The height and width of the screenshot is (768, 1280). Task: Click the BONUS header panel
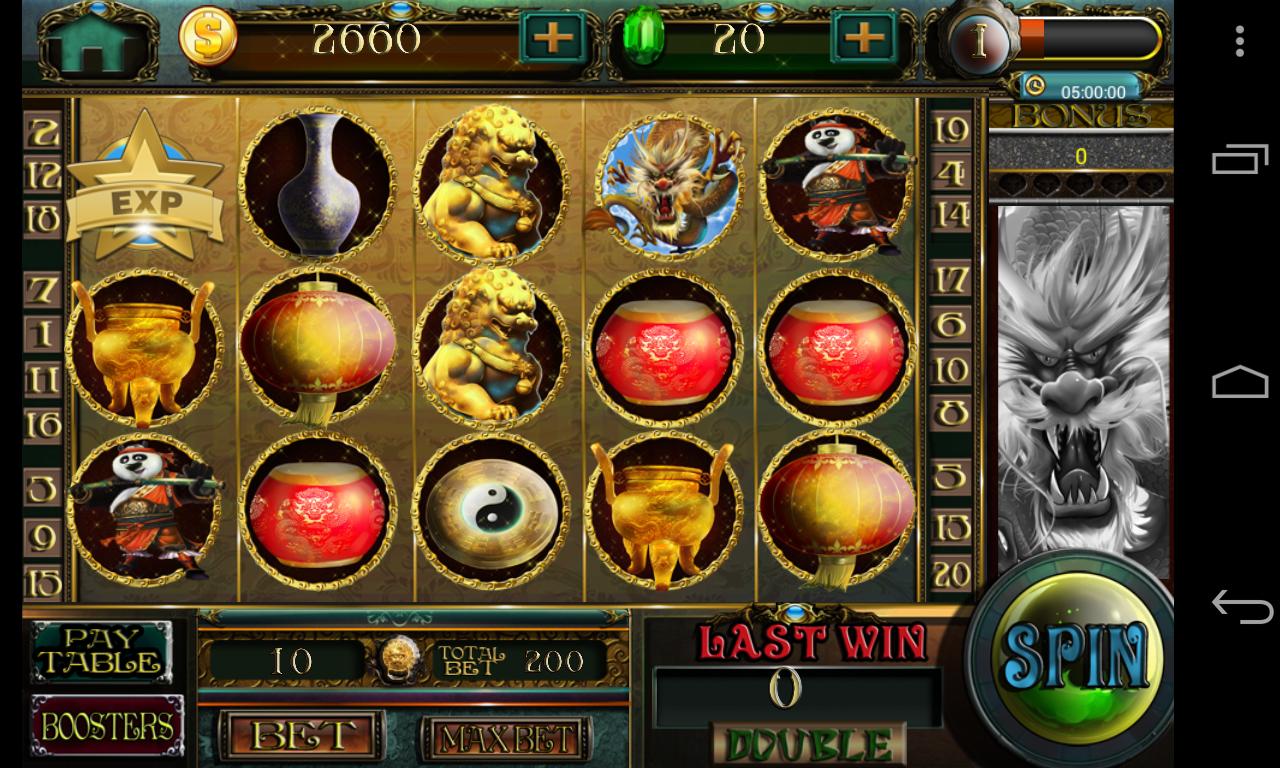(1082, 117)
